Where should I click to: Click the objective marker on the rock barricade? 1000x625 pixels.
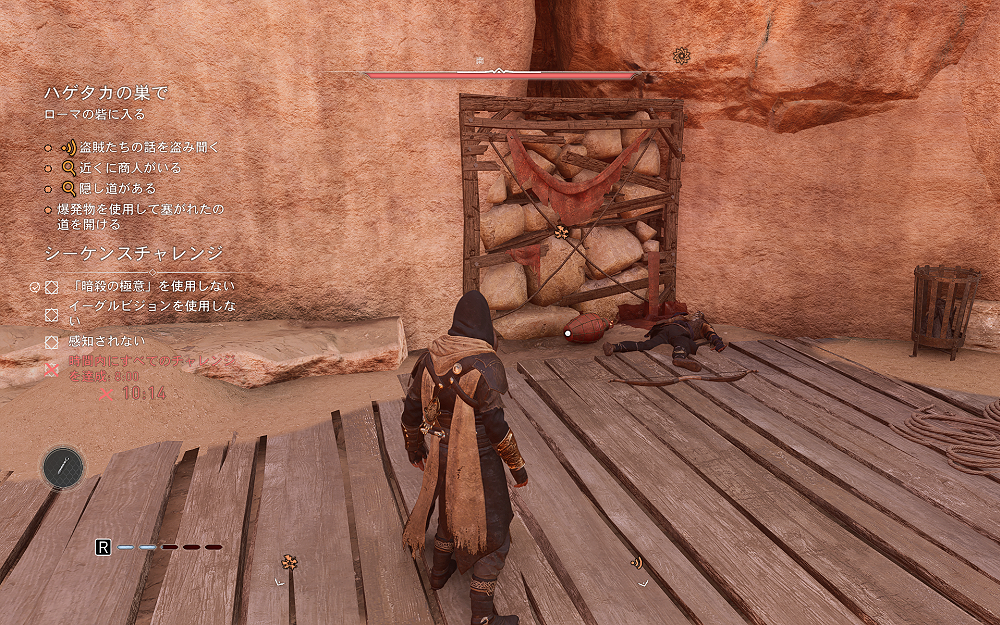click(x=563, y=232)
